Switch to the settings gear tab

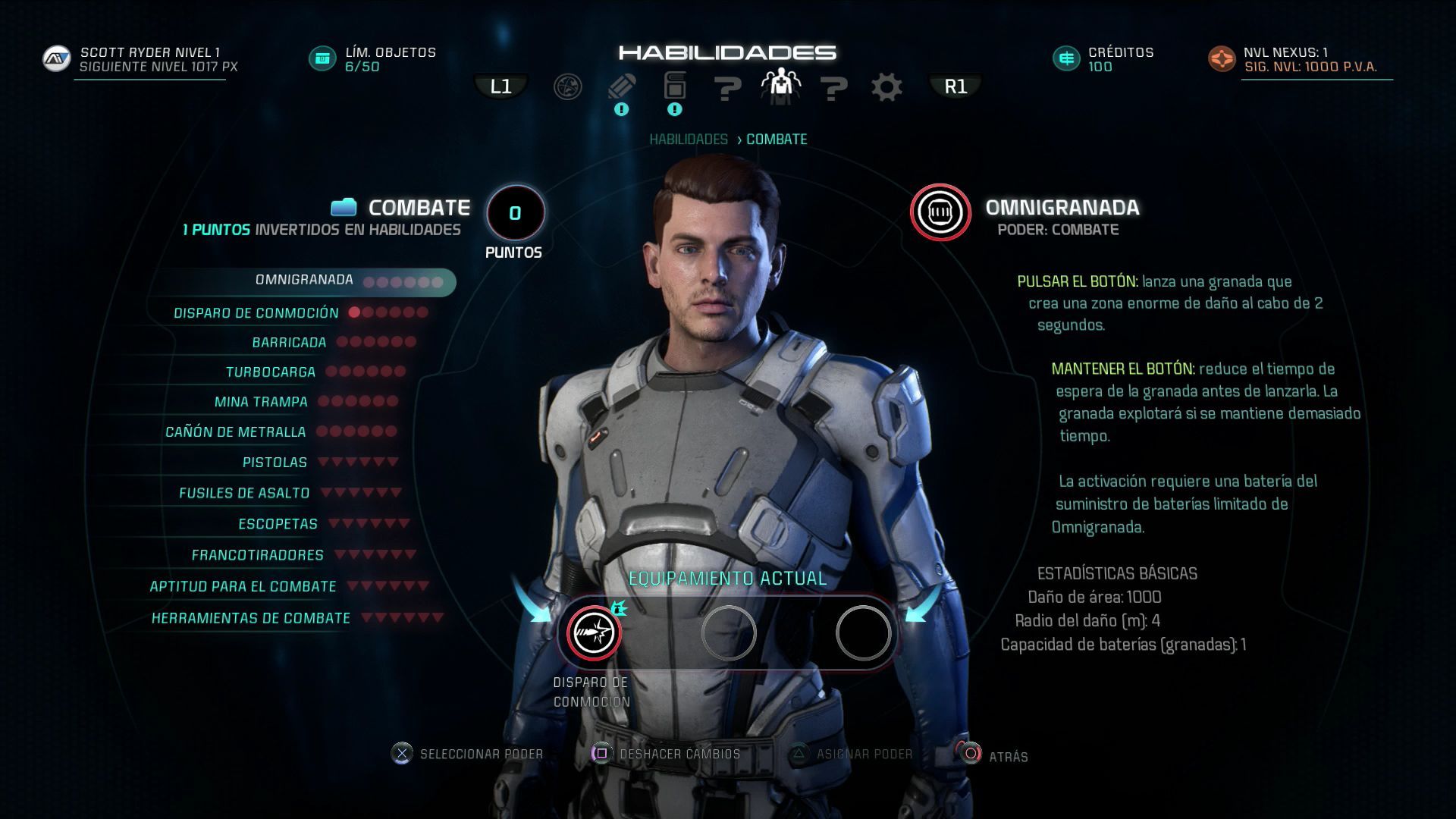[x=886, y=87]
